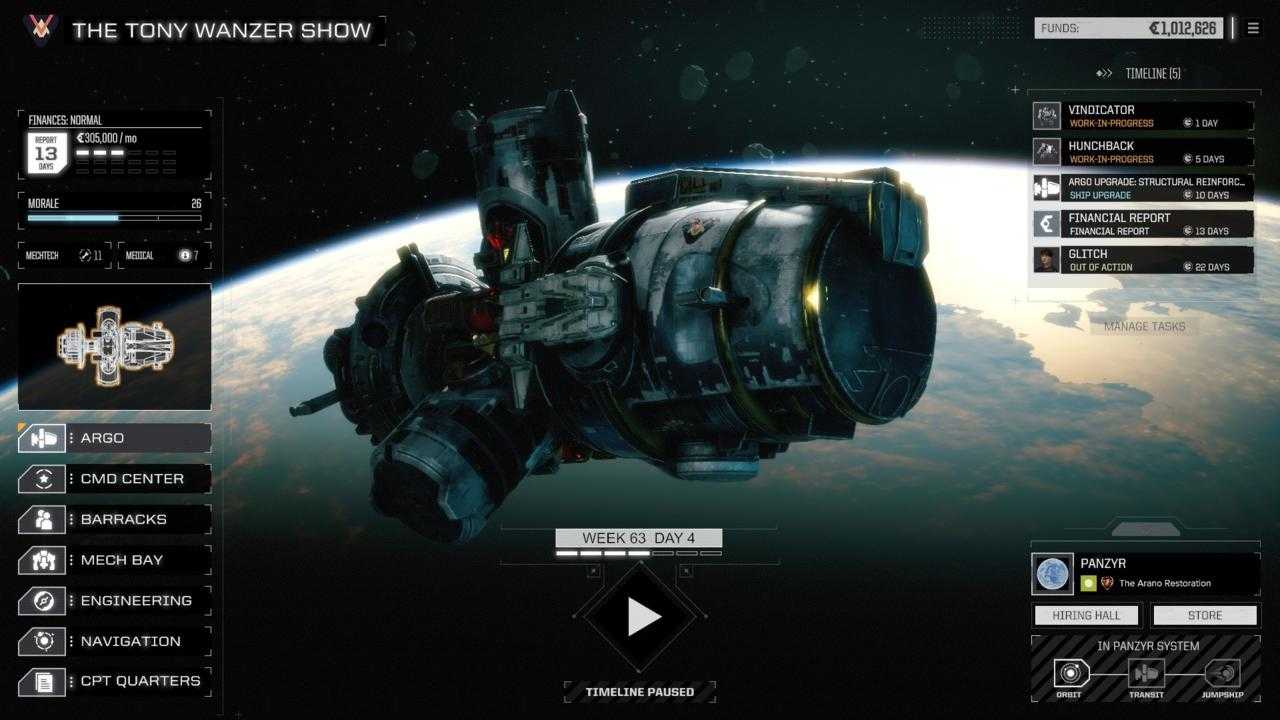The width and height of the screenshot is (1280, 720).
Task: View the Financial Report timeline entry
Action: 1142,224
